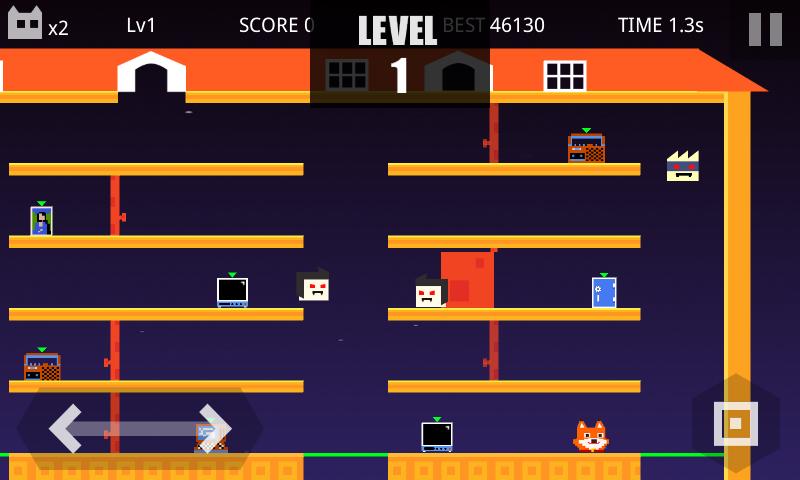The image size is (800, 480).
Task: Pause the game with the top-right button
Action: tap(765, 28)
